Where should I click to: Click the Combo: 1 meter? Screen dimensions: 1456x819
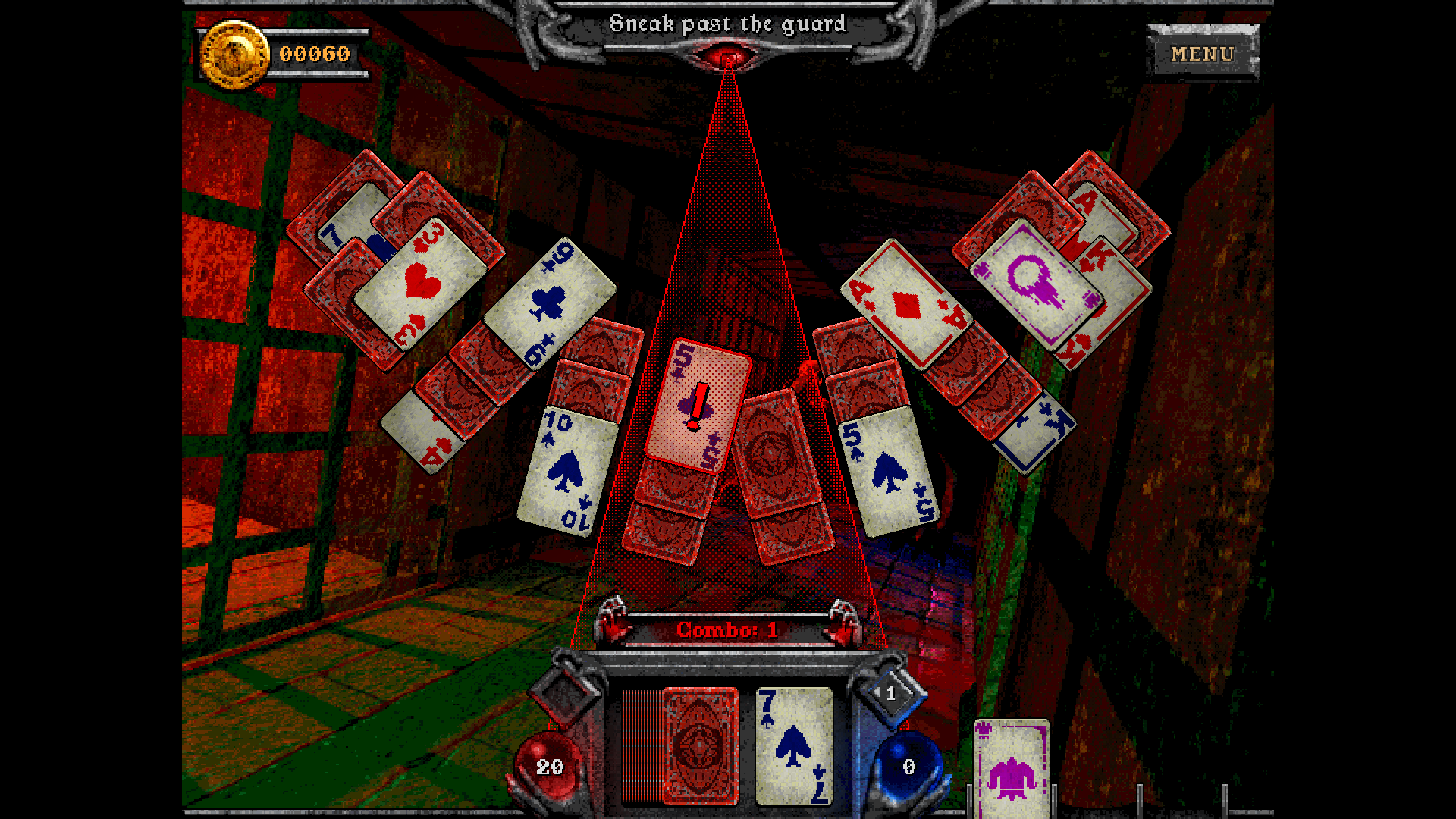726,629
